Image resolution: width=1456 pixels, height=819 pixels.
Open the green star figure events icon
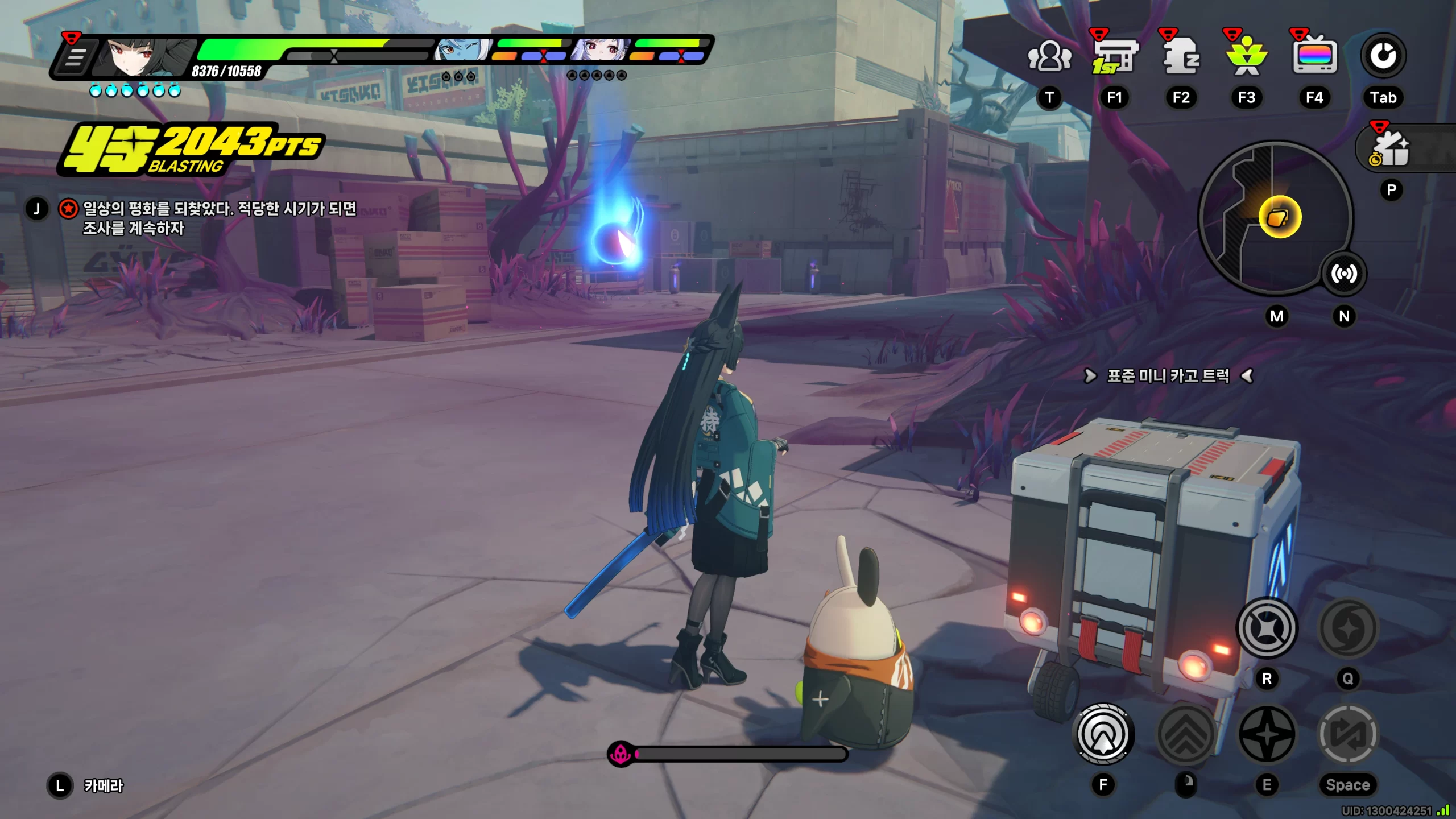pos(1247,56)
